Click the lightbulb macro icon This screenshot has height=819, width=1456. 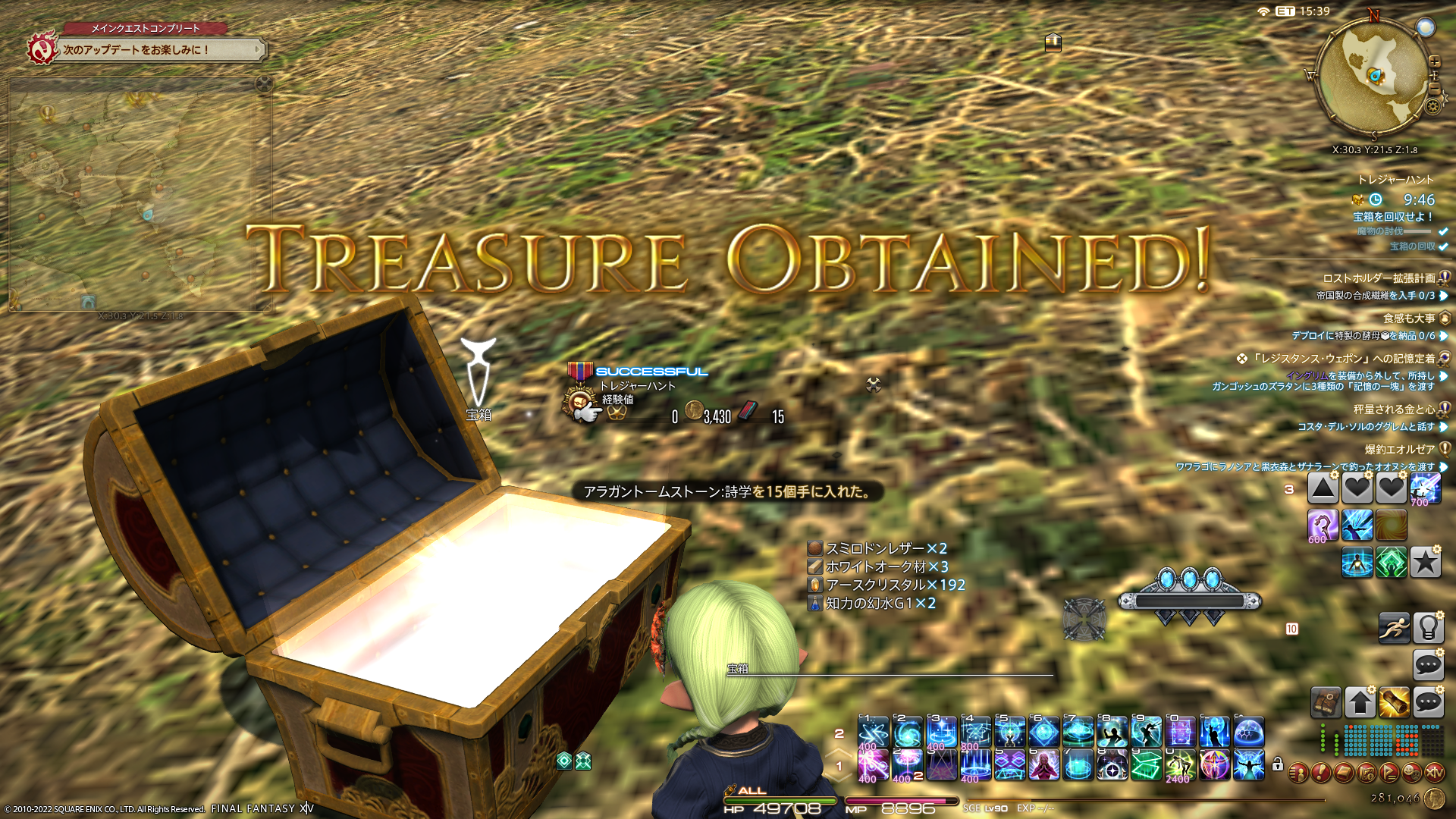1428,628
